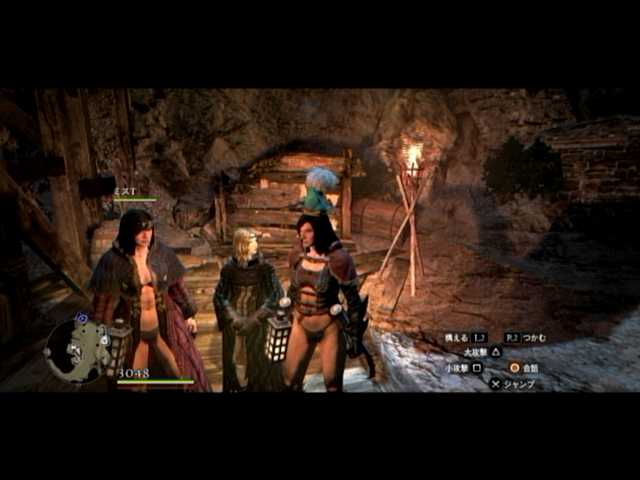Select the blue marker on the minimap rim
Screen dimensions: 640x480
click(81, 318)
